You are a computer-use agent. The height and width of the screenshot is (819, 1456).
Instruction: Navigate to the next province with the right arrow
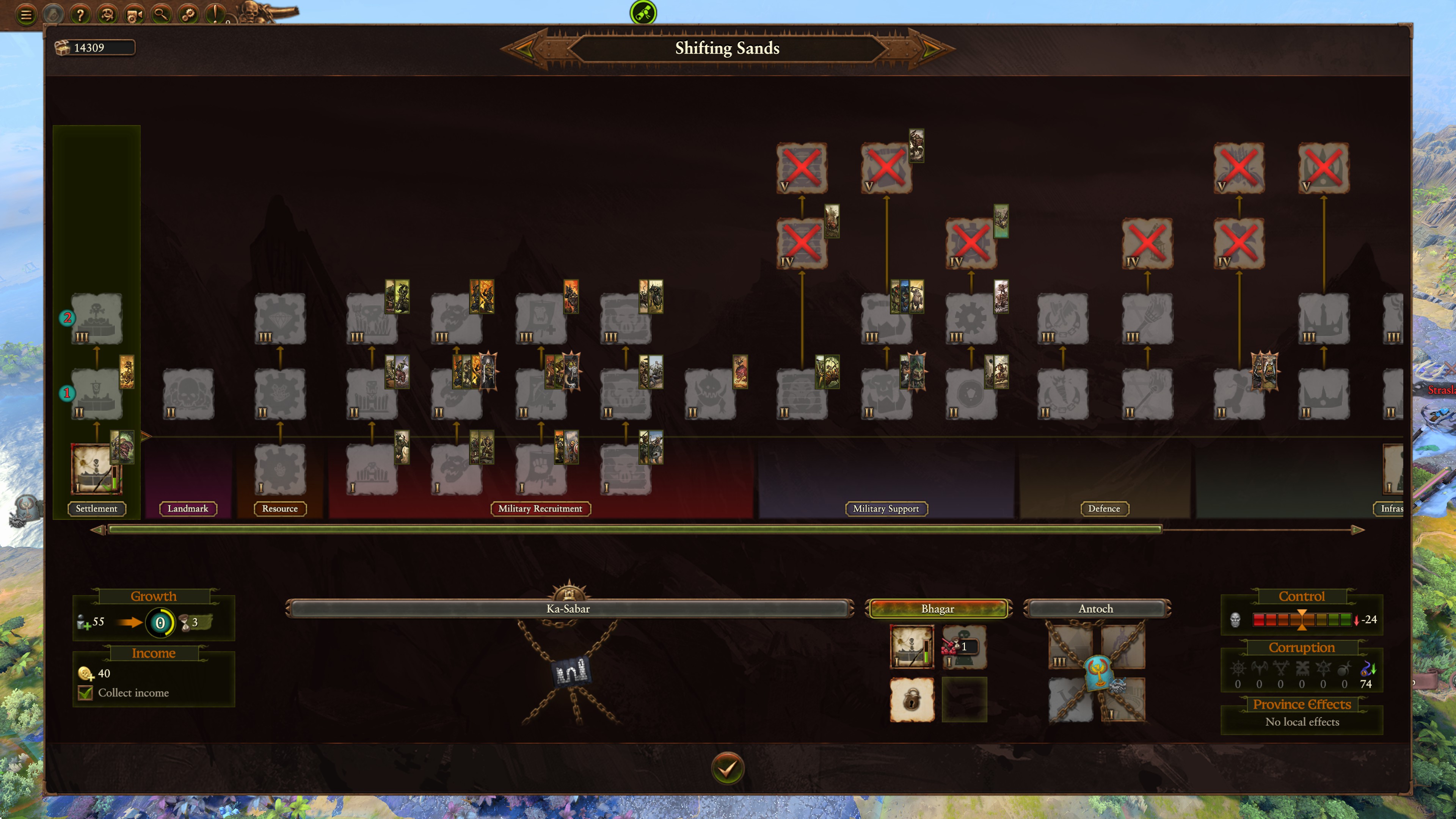pos(931,49)
